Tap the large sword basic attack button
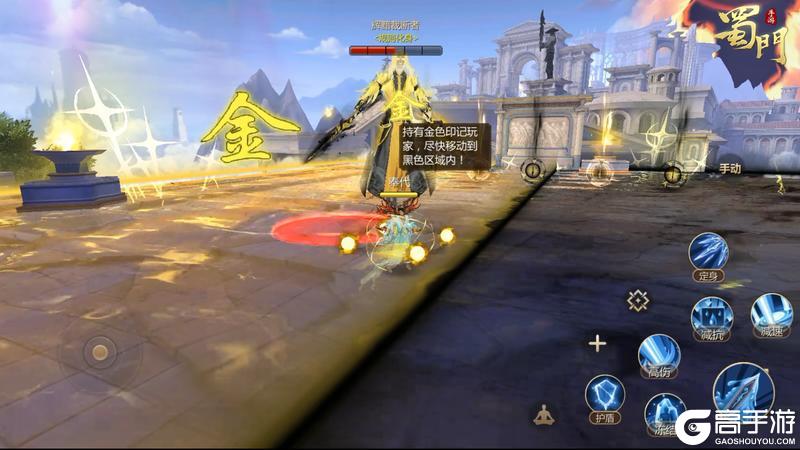The image size is (800, 450). (x=743, y=390)
